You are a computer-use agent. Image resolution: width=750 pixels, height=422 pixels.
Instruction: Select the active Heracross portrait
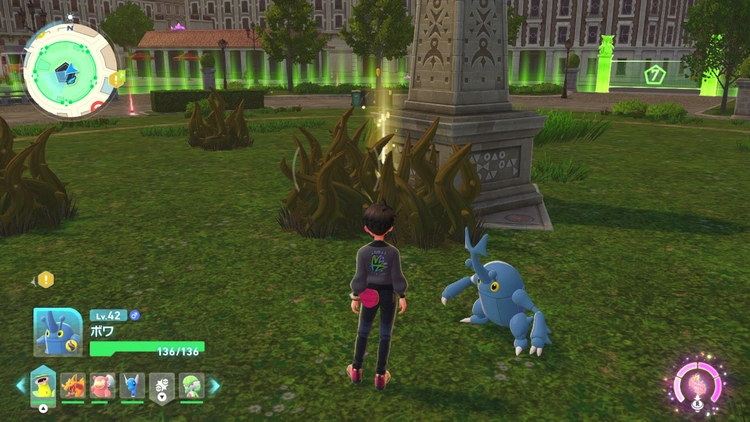click(x=58, y=332)
